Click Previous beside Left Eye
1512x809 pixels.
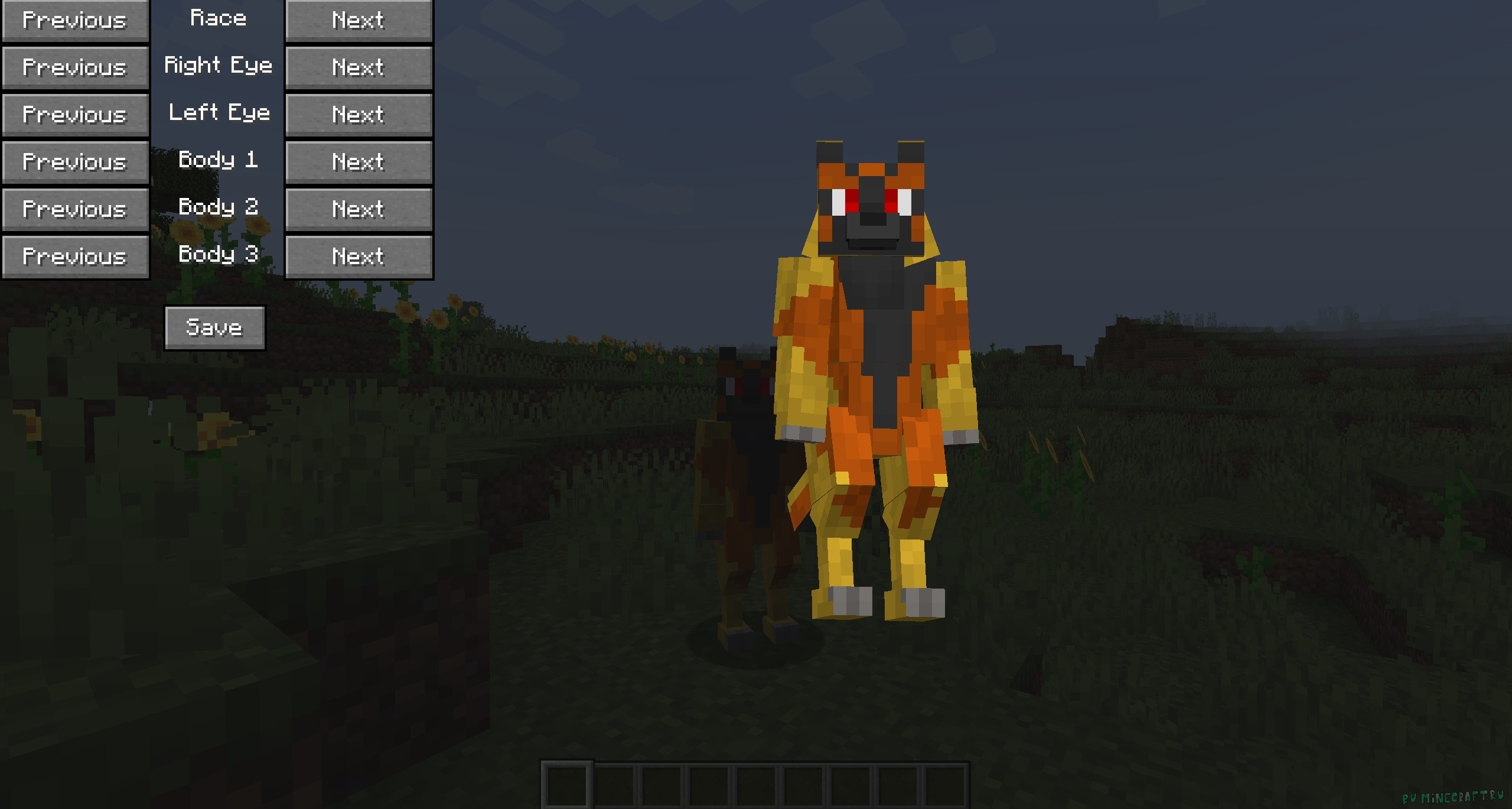[x=75, y=115]
